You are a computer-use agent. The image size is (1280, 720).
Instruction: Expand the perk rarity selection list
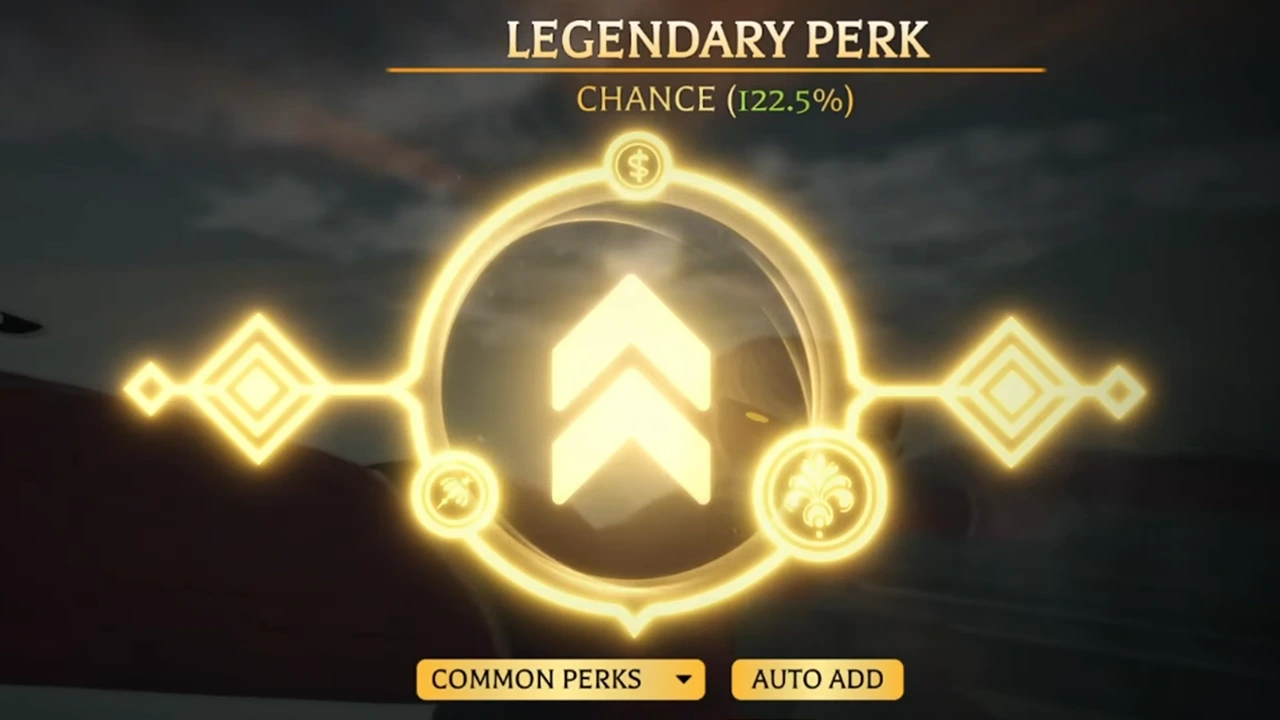point(560,679)
